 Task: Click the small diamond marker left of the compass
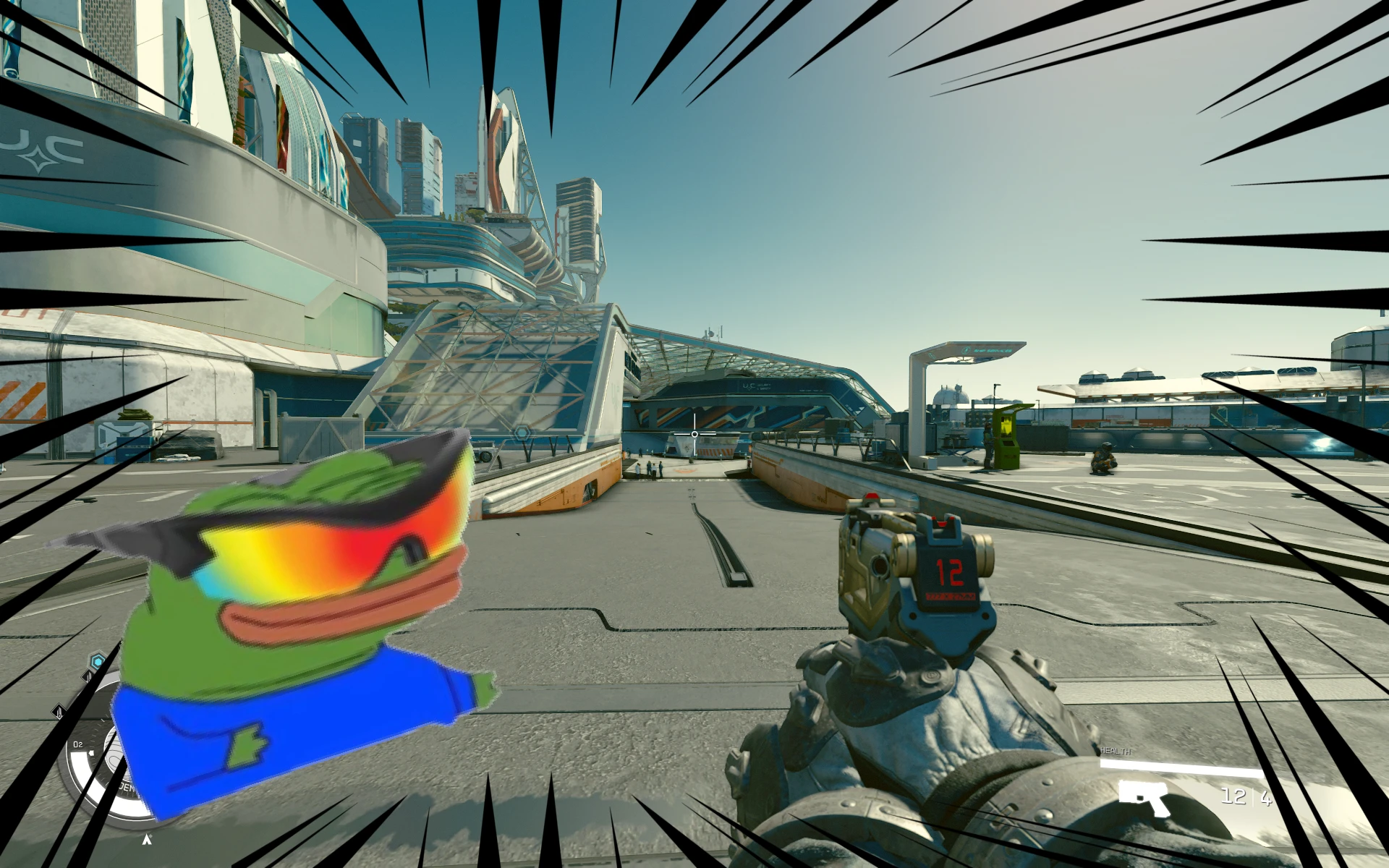click(59, 712)
